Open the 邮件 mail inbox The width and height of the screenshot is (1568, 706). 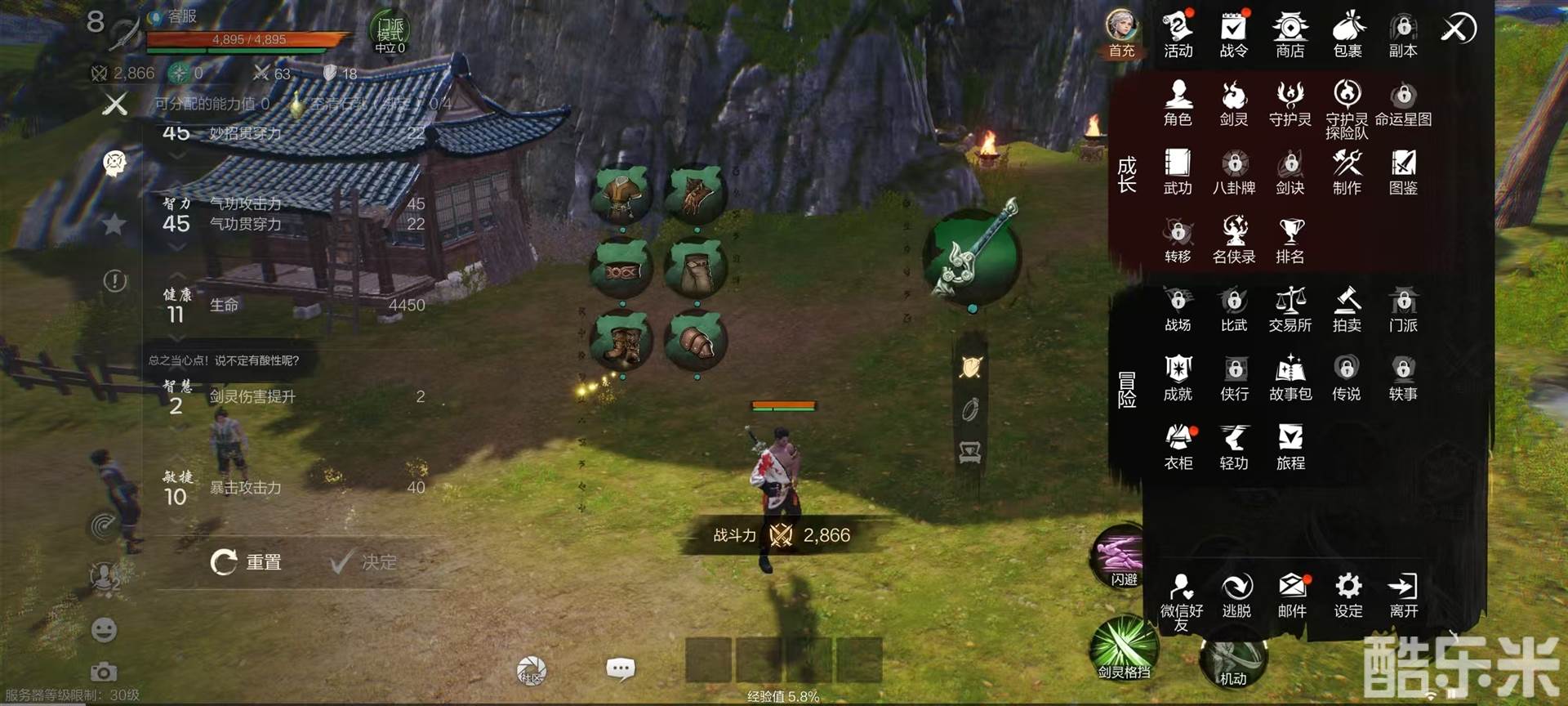(x=1291, y=595)
